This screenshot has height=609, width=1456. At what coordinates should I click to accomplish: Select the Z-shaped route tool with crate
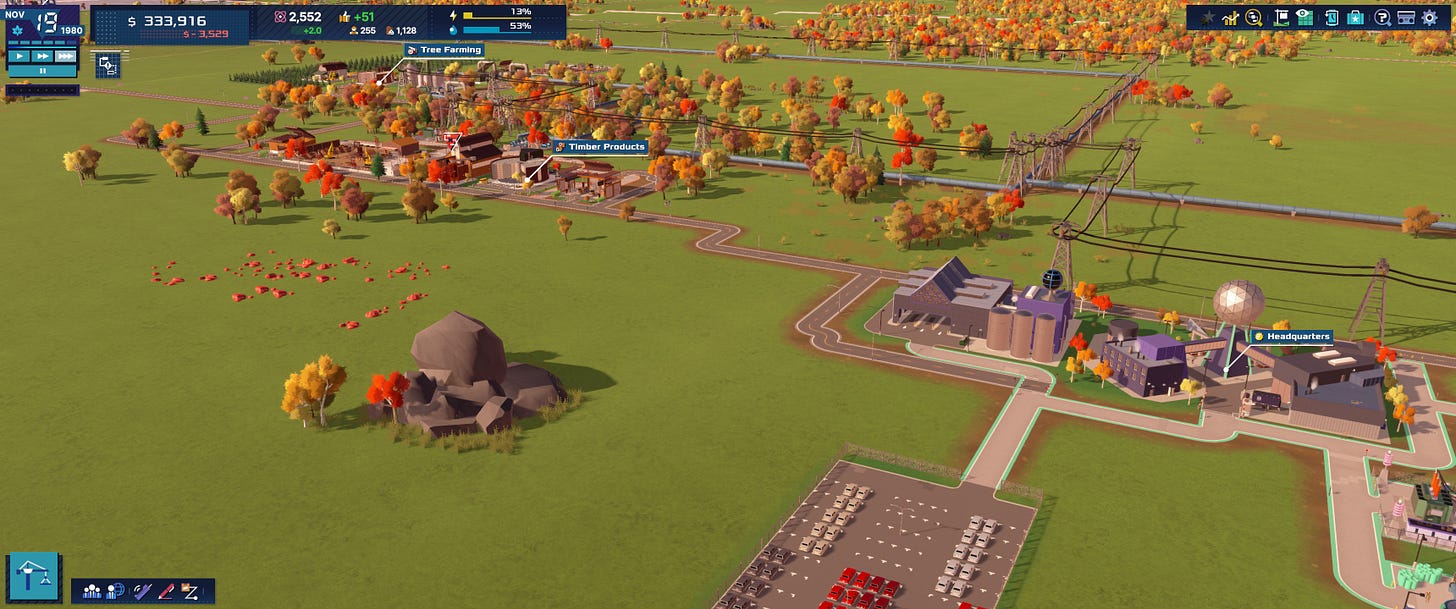point(191,591)
